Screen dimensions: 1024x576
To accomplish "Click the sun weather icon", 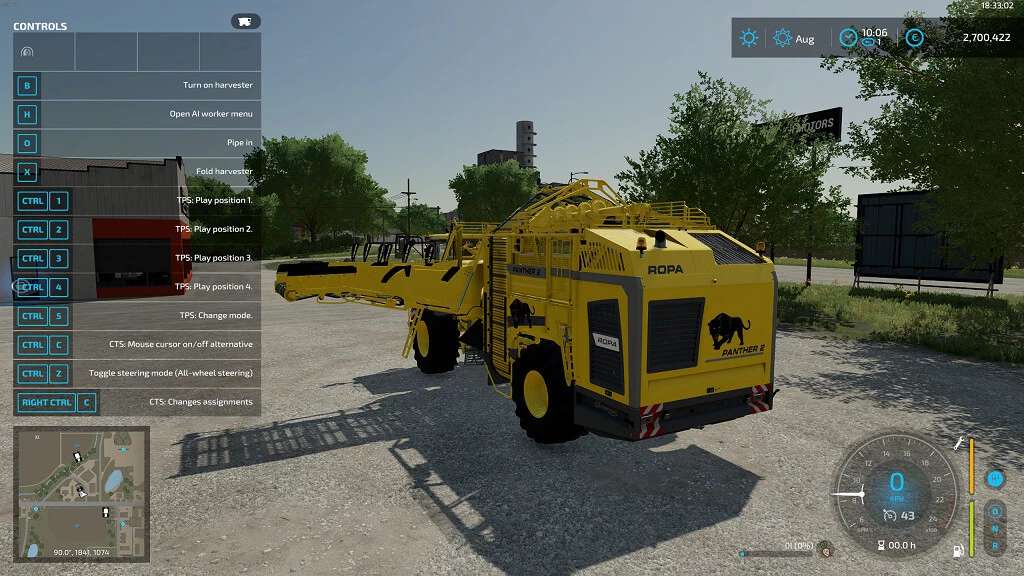I will point(748,38).
